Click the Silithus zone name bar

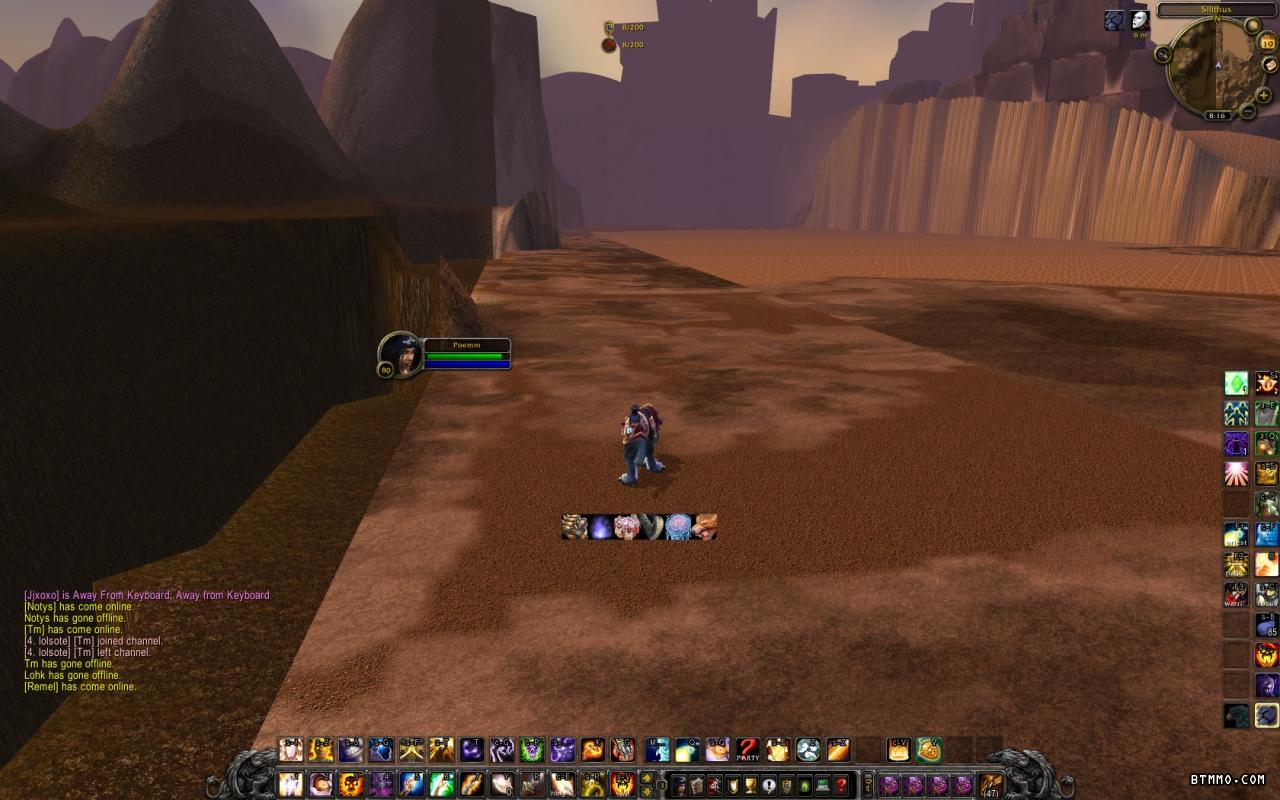(x=1216, y=9)
